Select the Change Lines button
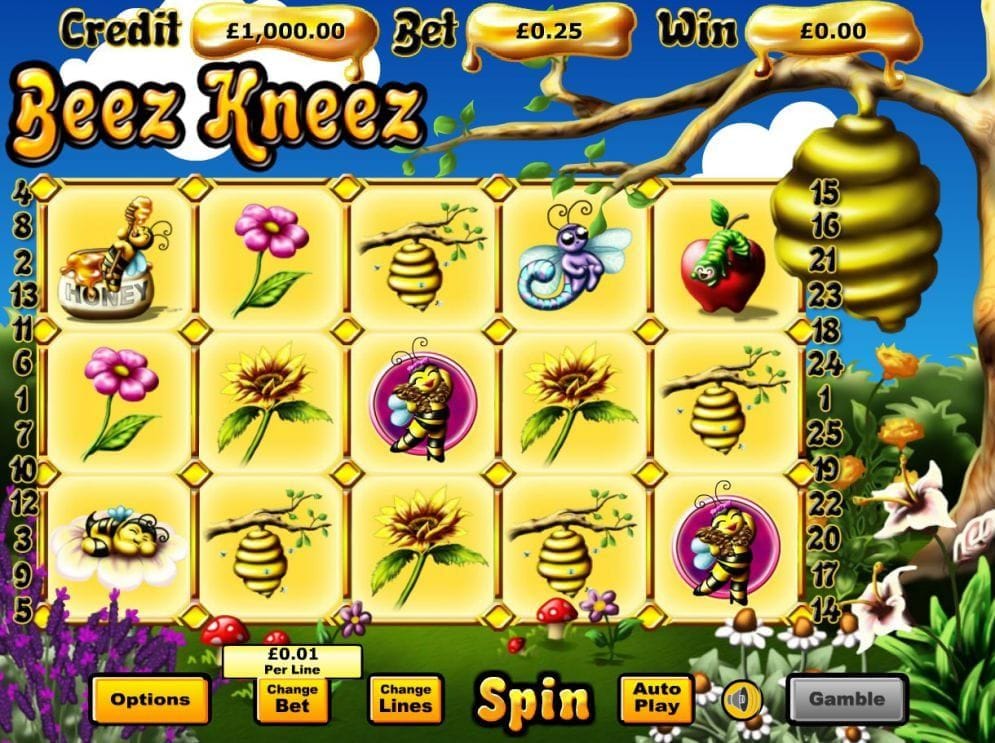 click(405, 698)
